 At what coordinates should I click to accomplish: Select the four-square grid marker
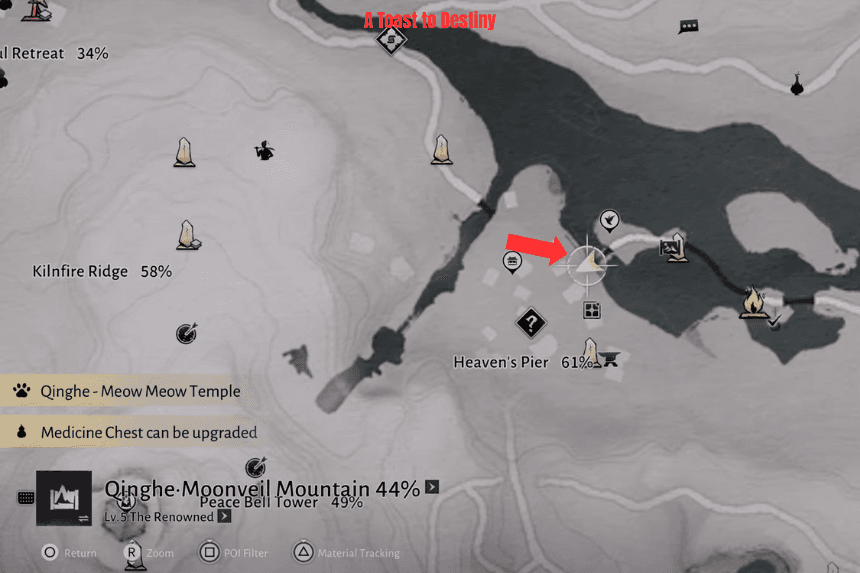click(x=592, y=310)
